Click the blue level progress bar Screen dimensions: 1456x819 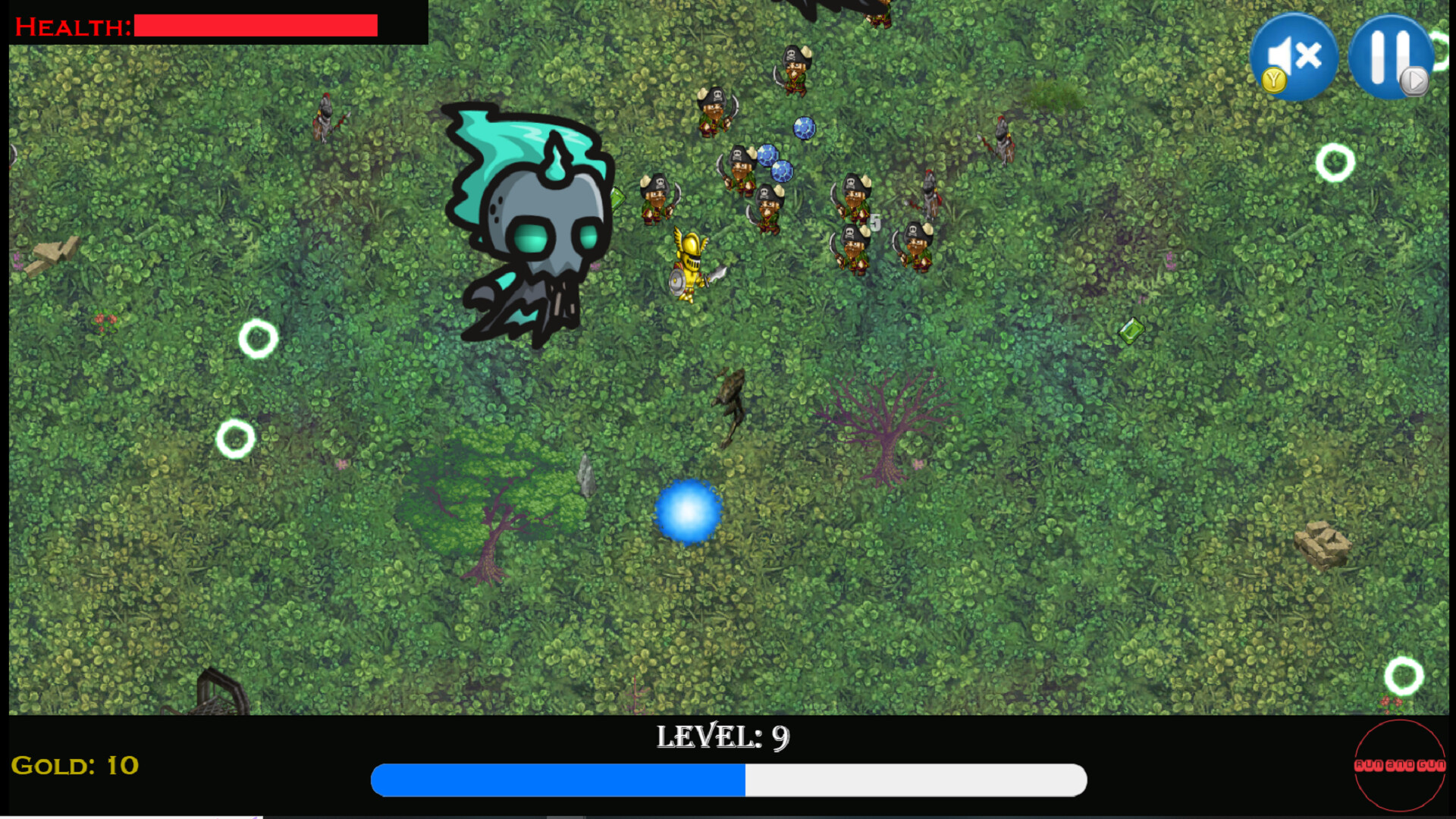557,780
